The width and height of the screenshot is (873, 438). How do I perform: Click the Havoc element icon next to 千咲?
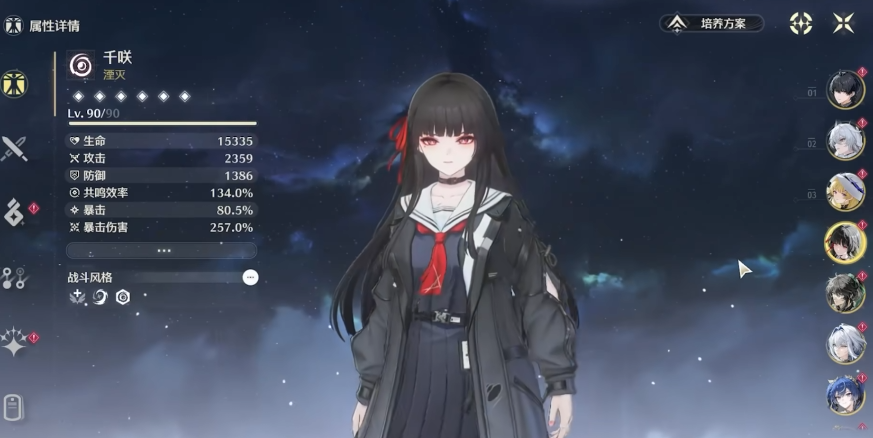(x=80, y=66)
